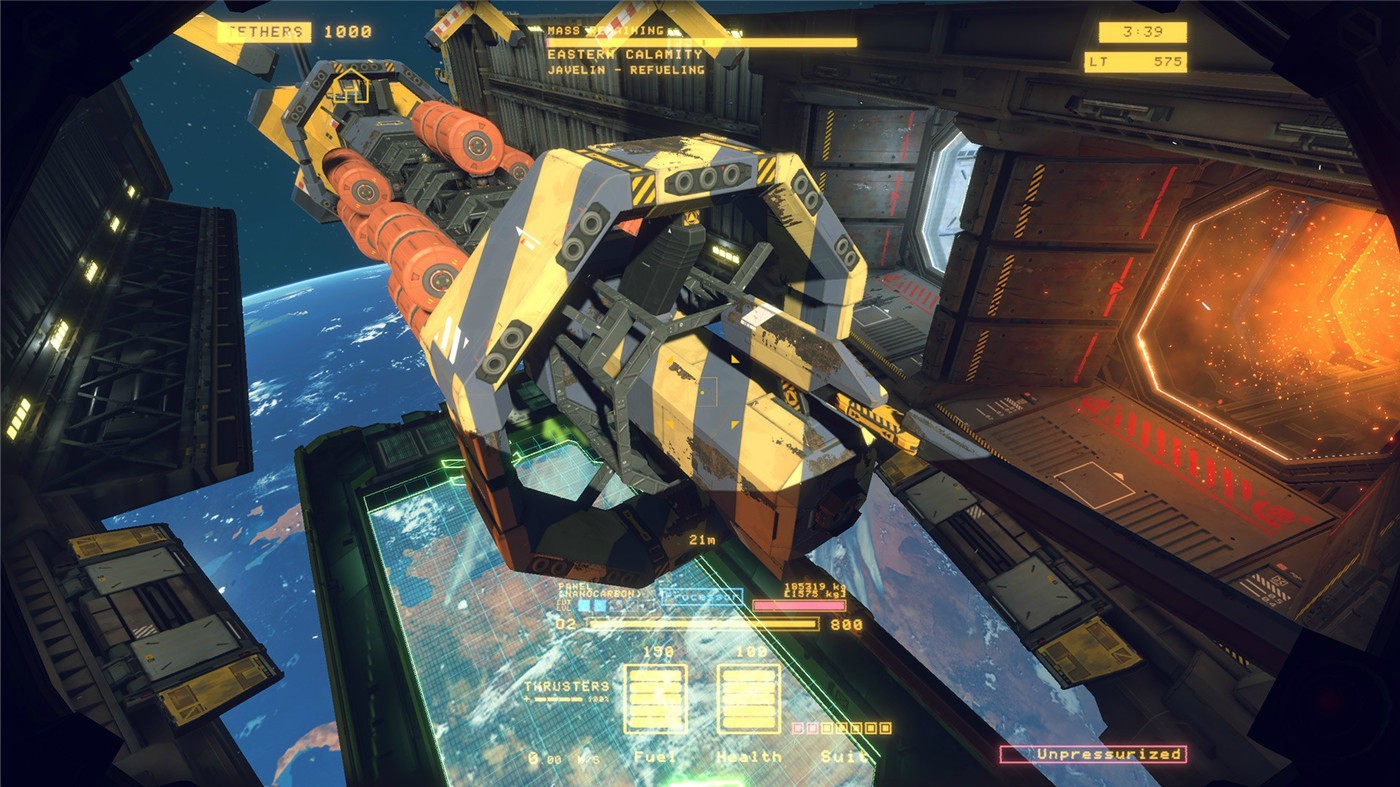1400x787 pixels.
Task: Toggle the first CUT LVL square indicator
Action: pyautogui.click(x=583, y=606)
